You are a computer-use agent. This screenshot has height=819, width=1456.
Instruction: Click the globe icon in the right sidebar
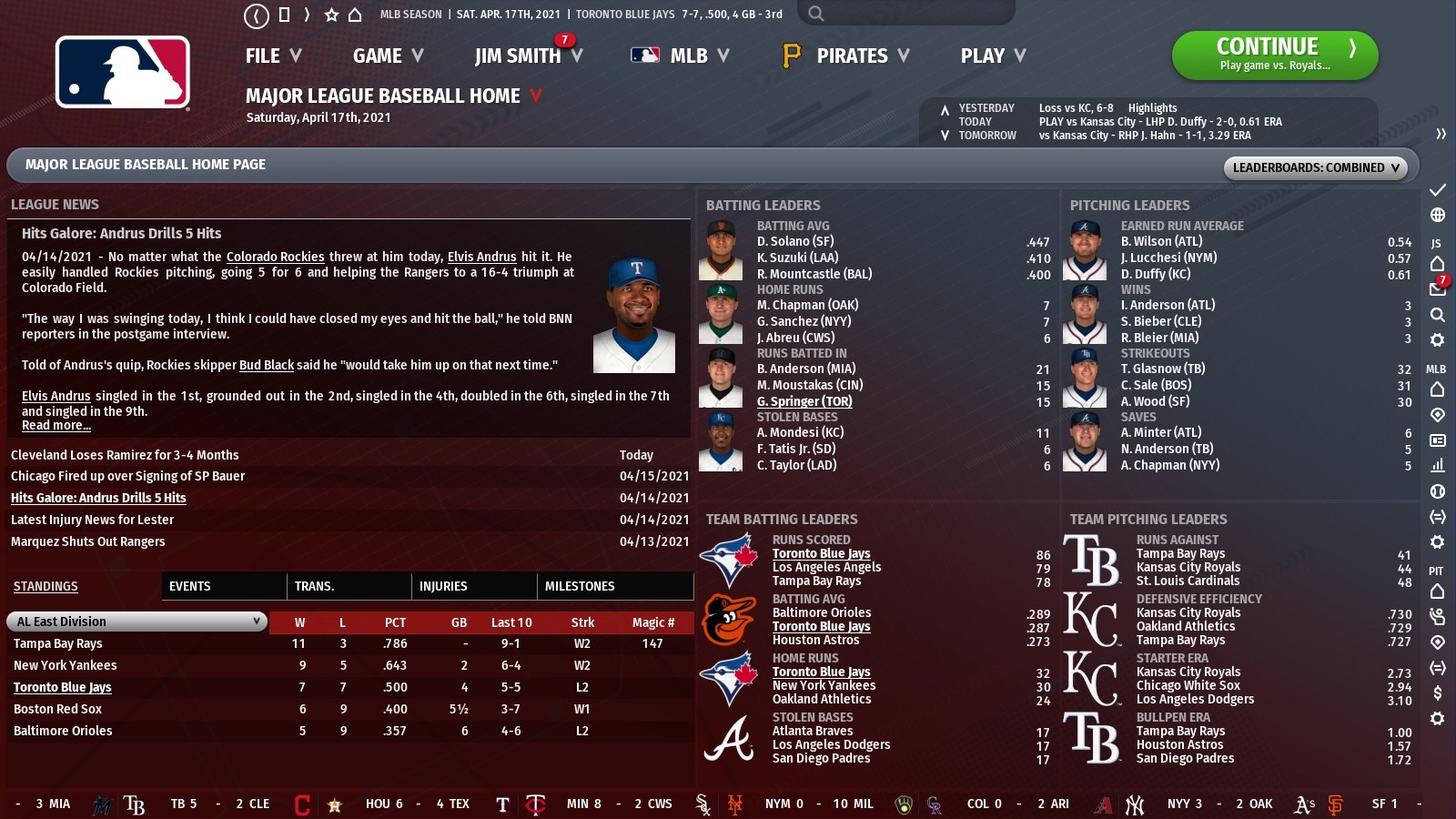click(1438, 217)
